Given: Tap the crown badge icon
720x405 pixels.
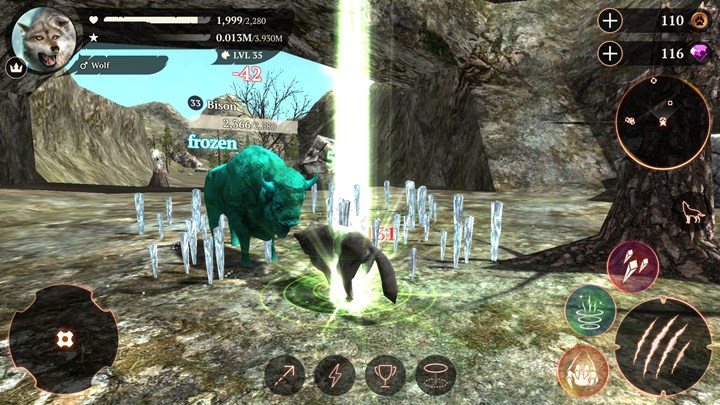Looking at the screenshot, I should click(16, 68).
